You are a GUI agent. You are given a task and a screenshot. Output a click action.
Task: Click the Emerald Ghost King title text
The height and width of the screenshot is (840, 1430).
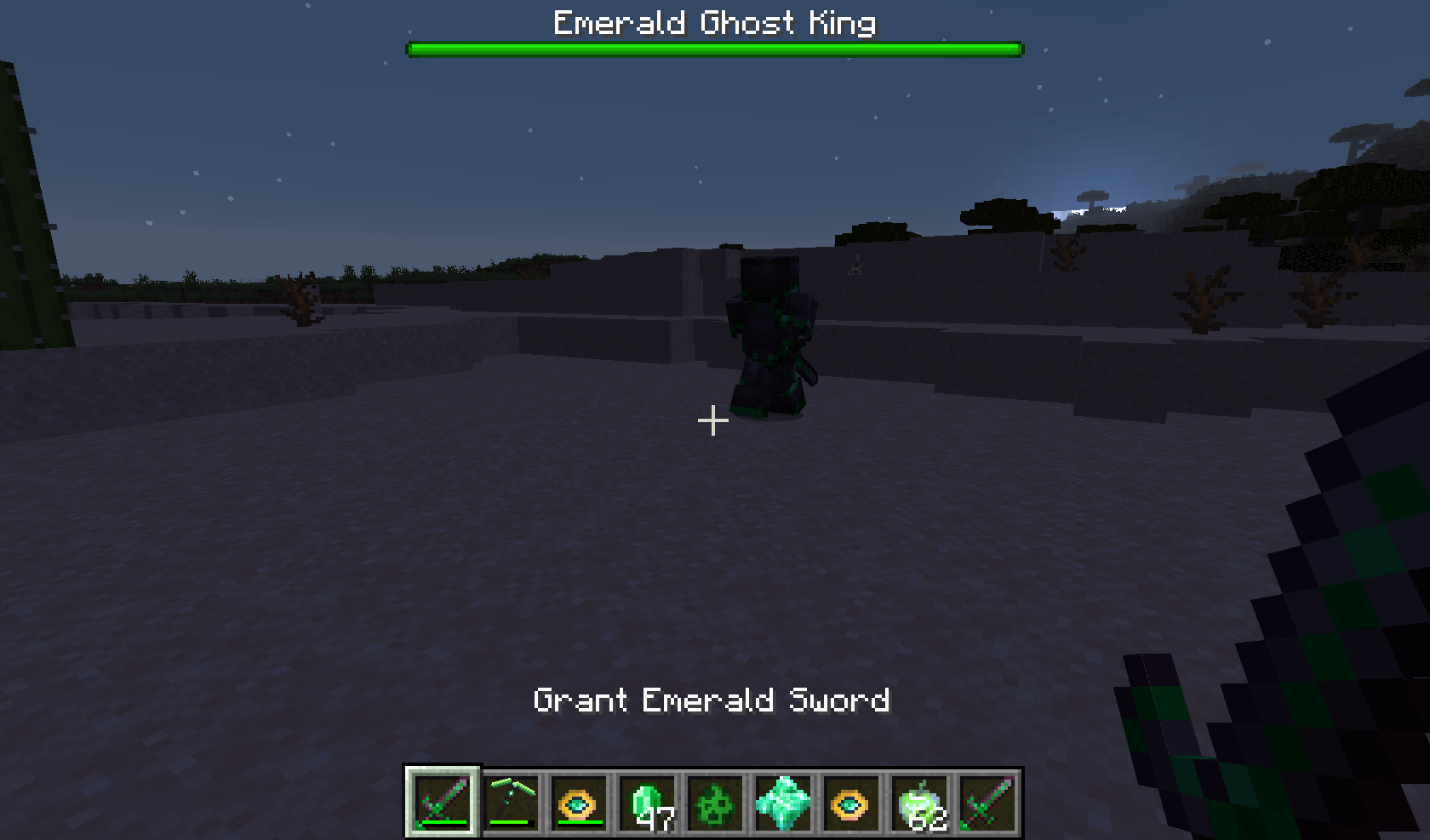(713, 23)
